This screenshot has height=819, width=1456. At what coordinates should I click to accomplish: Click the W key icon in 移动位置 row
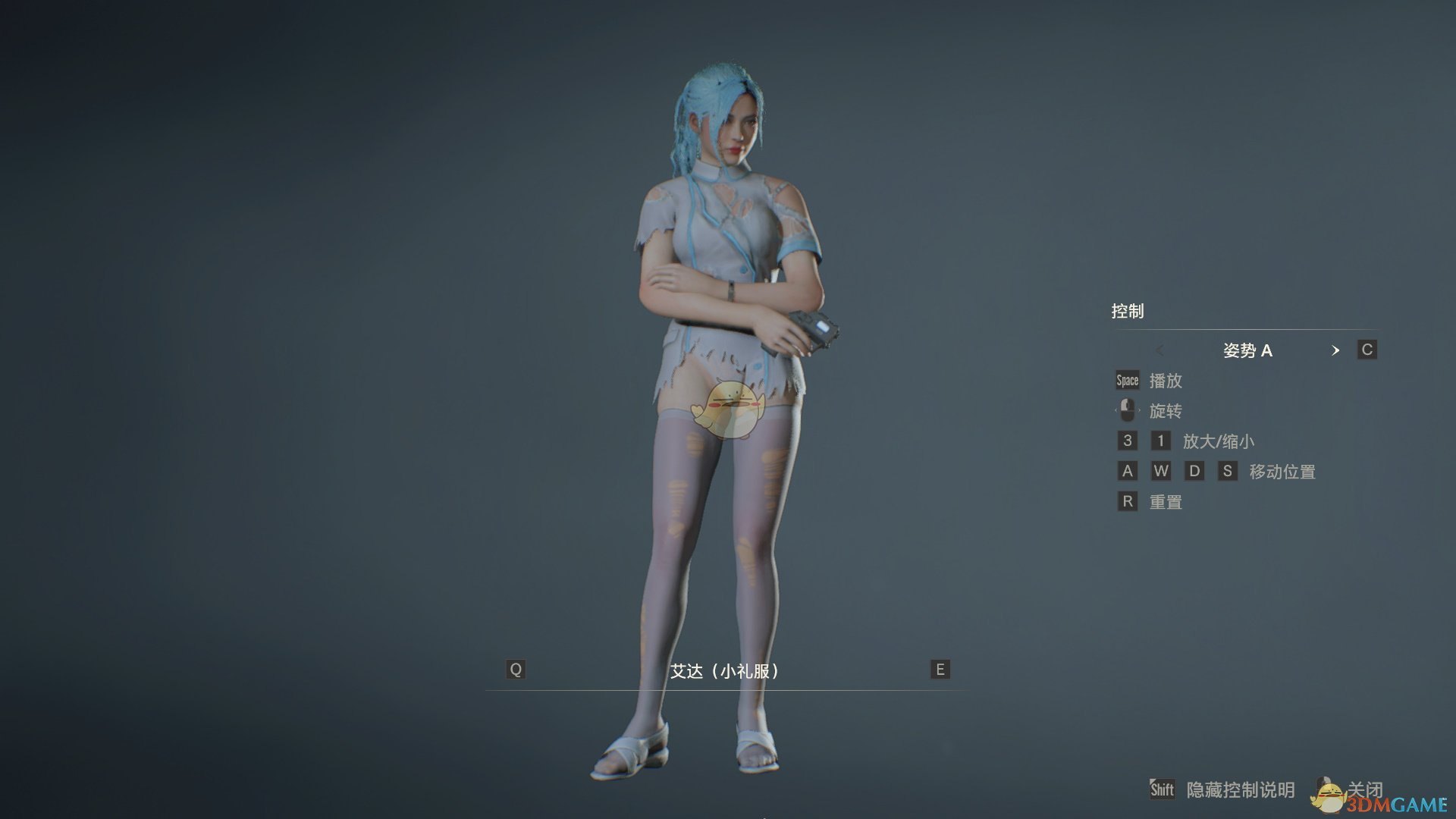click(x=1160, y=471)
